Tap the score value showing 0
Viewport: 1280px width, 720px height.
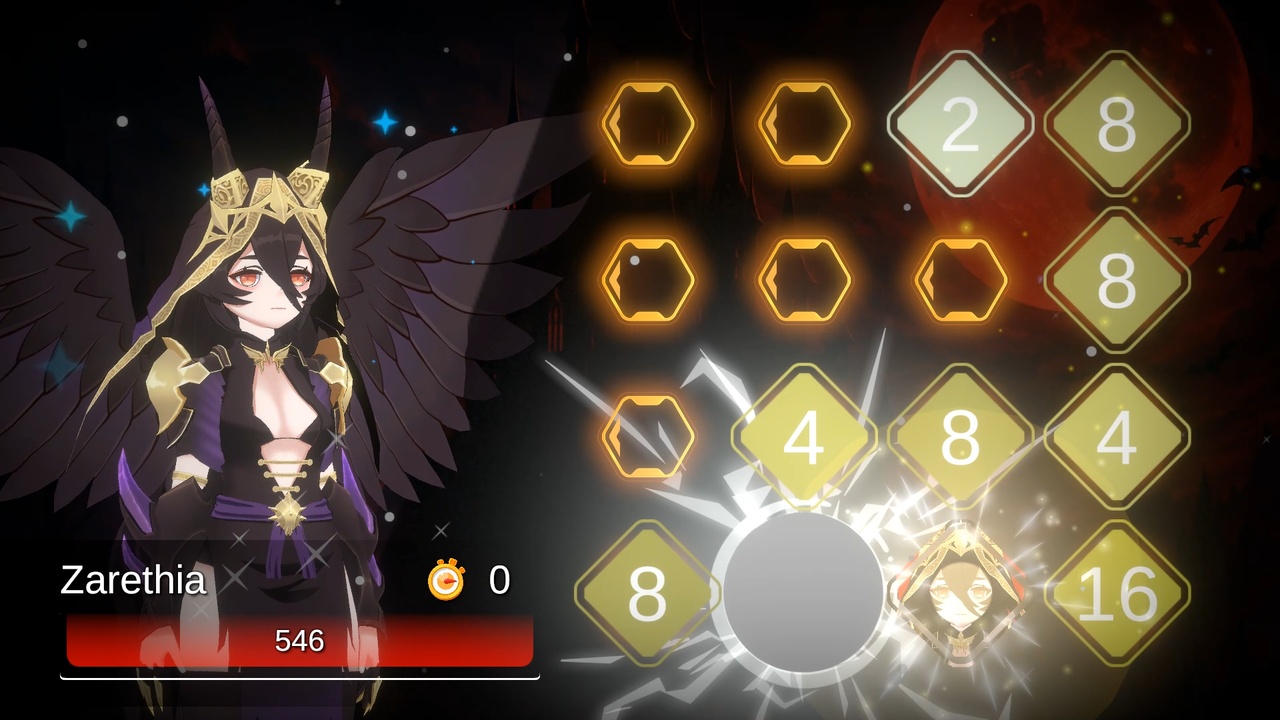[x=500, y=580]
